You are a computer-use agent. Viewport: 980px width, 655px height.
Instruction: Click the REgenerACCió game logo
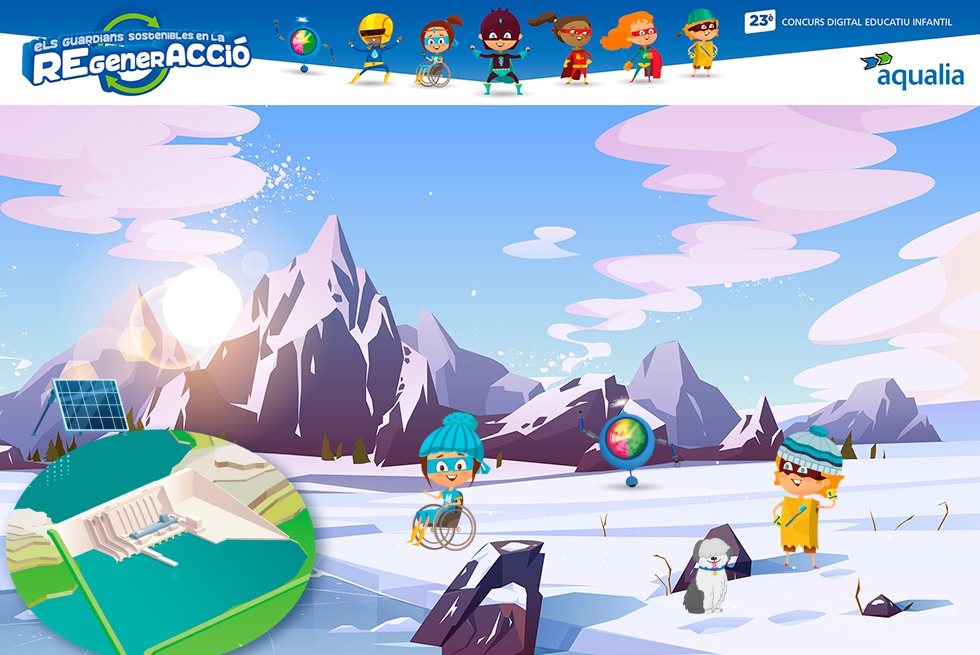(x=138, y=57)
